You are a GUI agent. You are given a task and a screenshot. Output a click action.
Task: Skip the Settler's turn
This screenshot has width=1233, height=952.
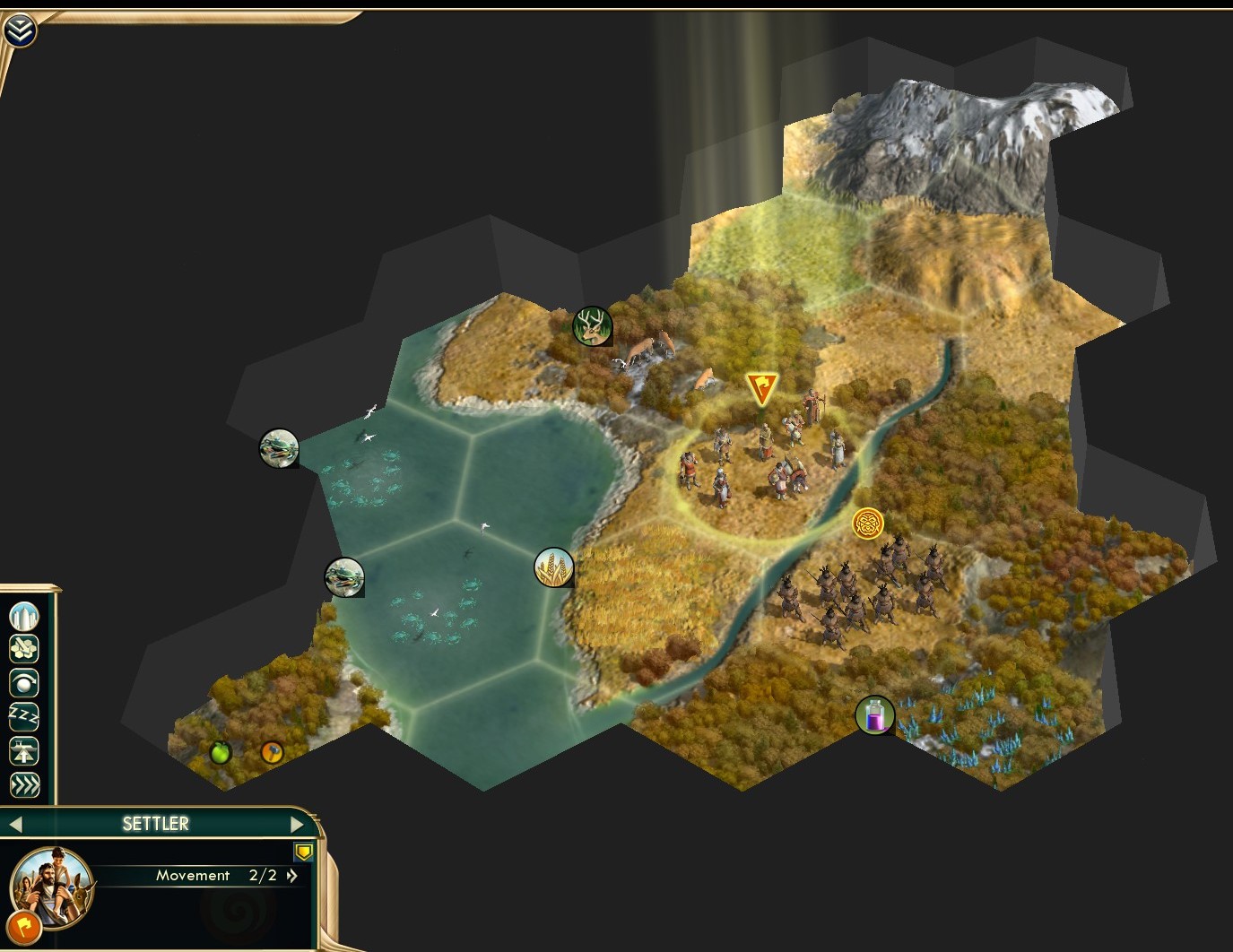(x=24, y=785)
